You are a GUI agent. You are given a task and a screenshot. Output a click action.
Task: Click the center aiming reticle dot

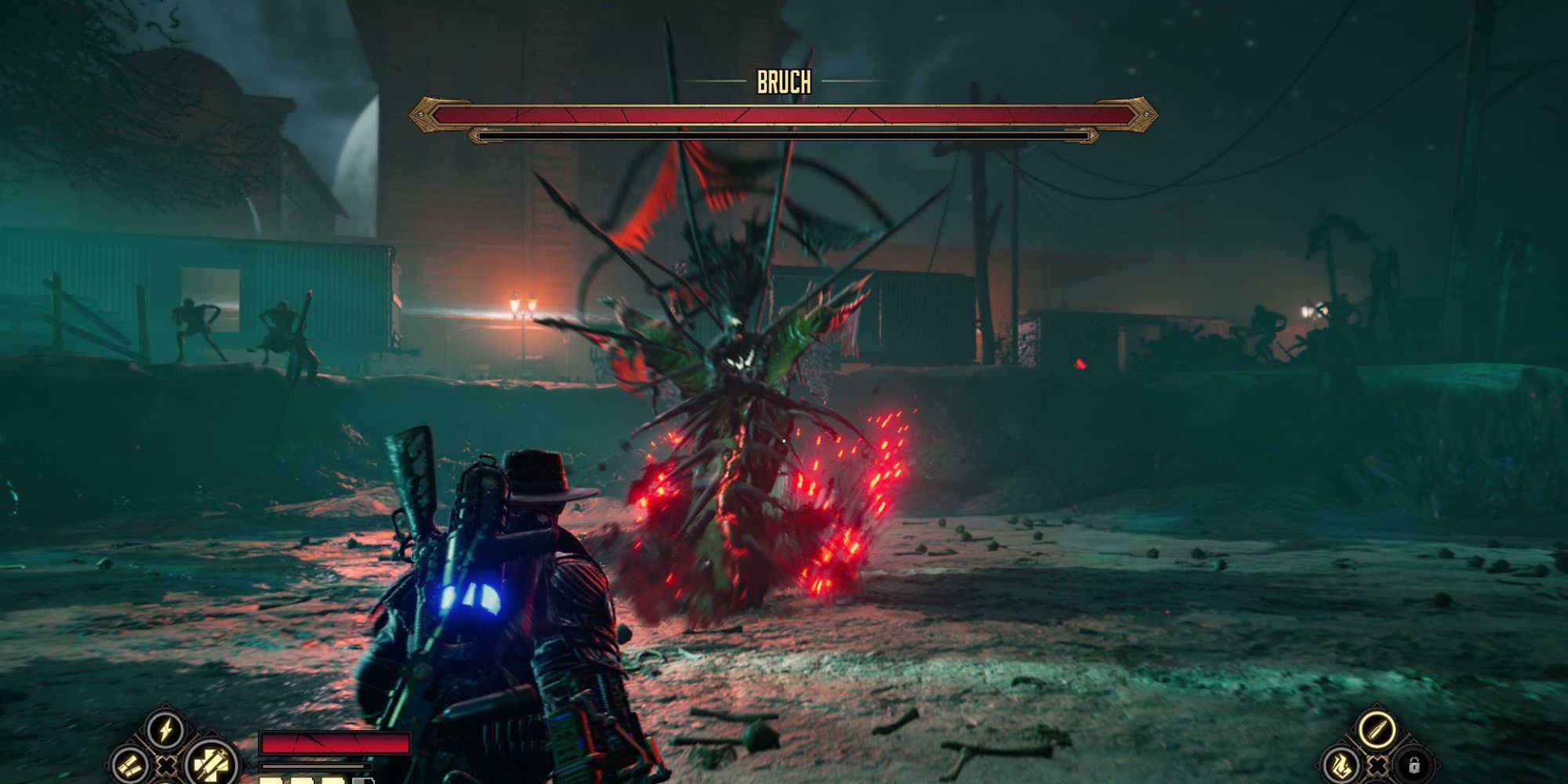coord(784,441)
